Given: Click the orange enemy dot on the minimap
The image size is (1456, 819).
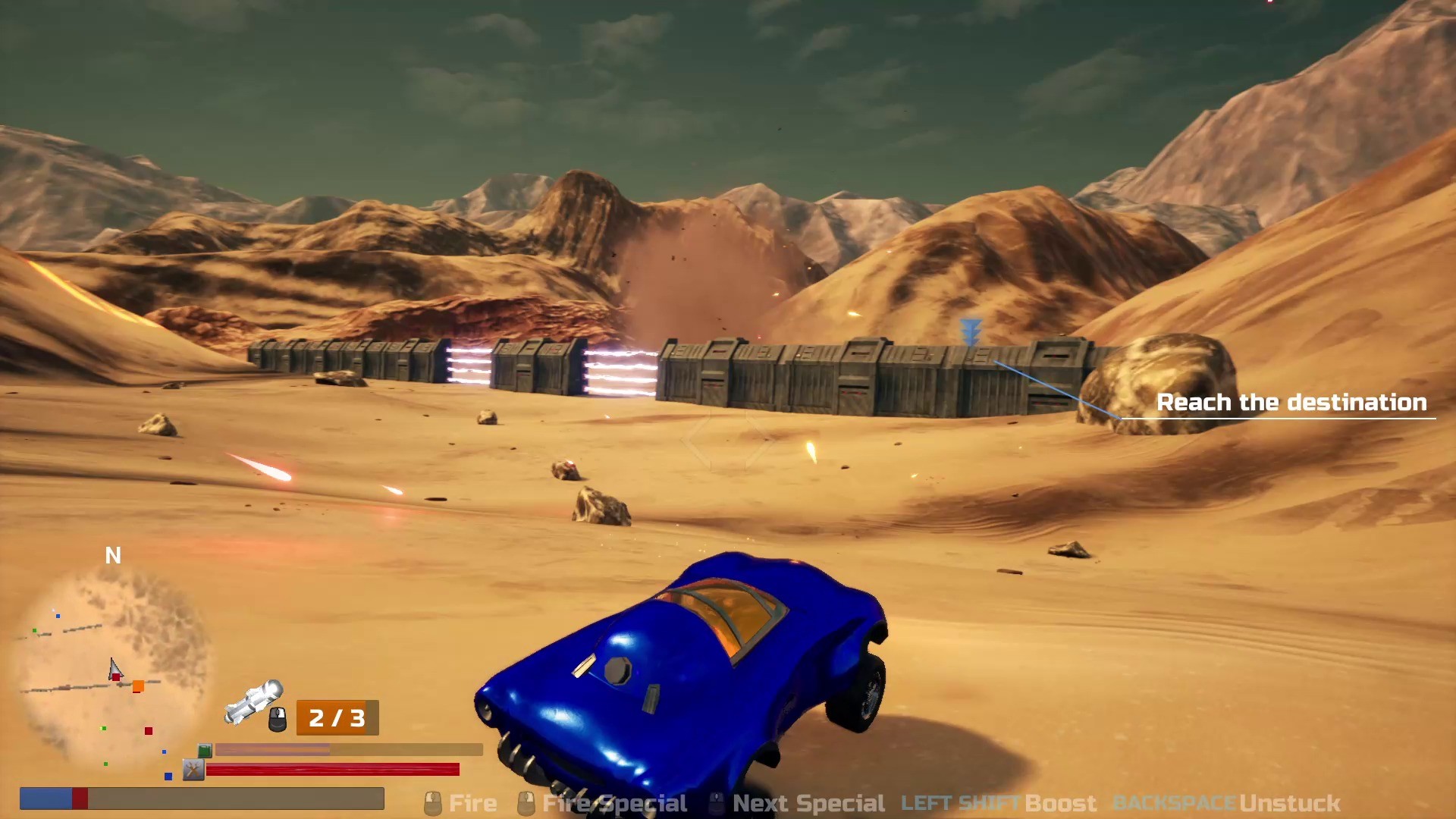Looking at the screenshot, I should pyautogui.click(x=138, y=685).
